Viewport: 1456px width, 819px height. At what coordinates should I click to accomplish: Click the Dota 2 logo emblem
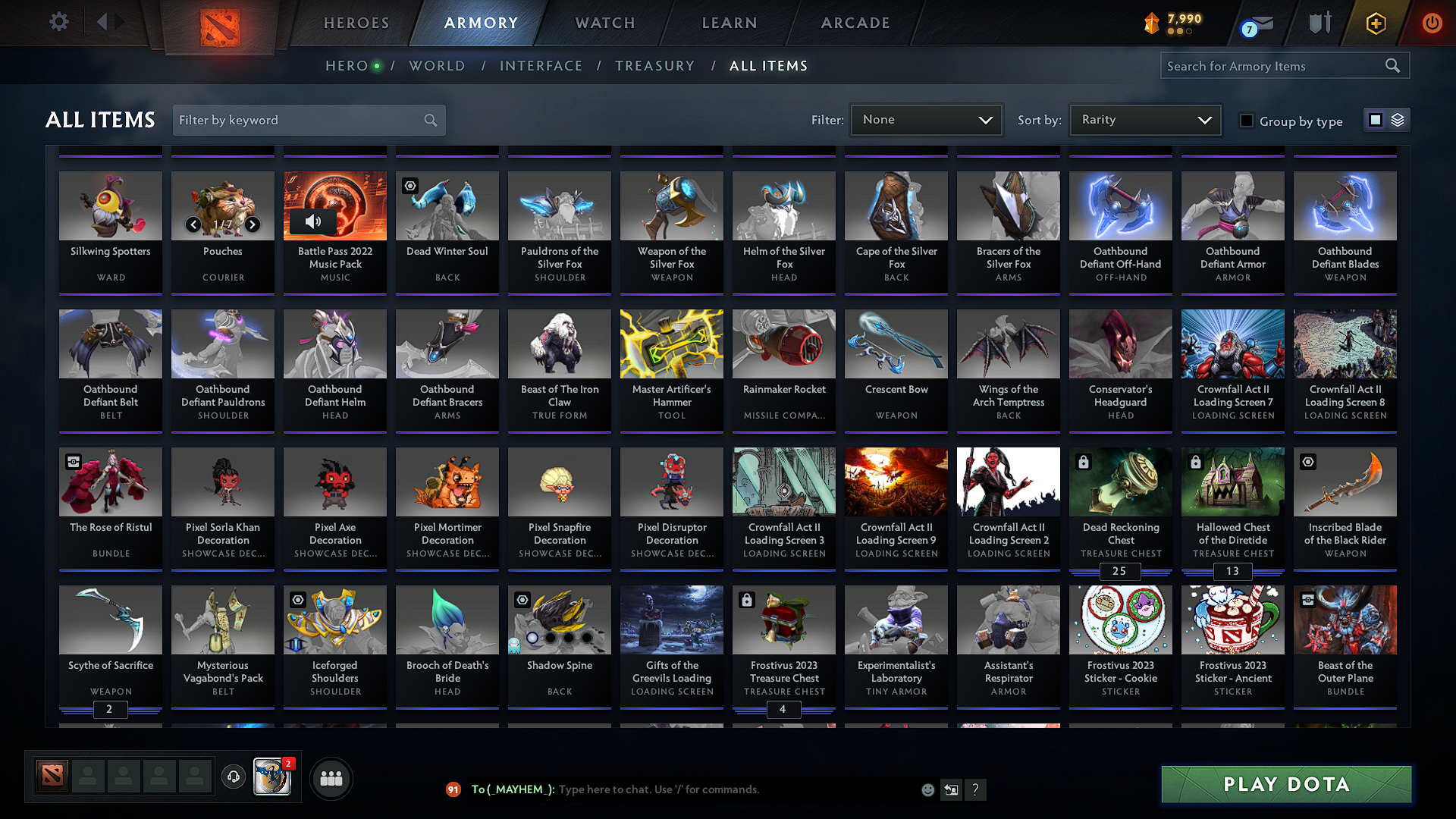click(x=219, y=23)
